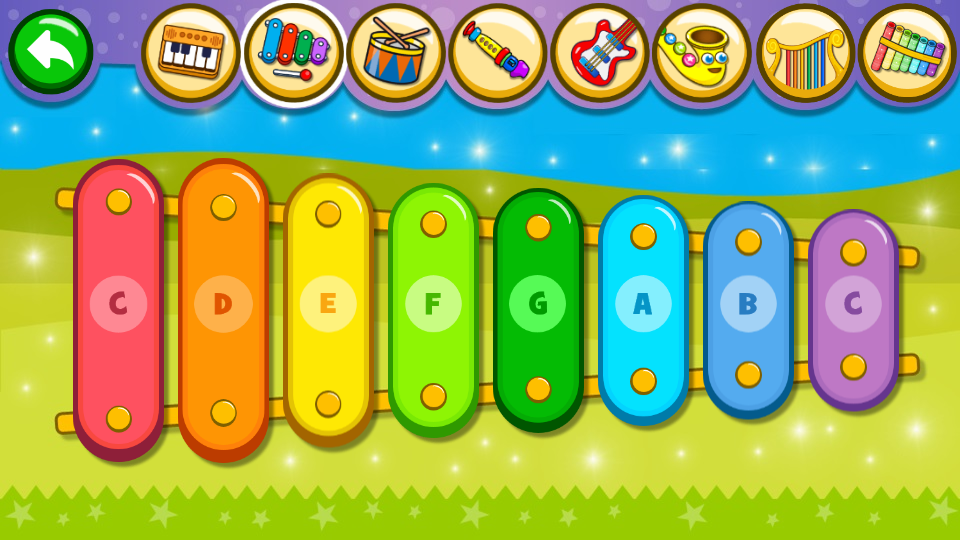Play the light green F bar
Viewport: 960px width, 540px height.
tap(433, 305)
